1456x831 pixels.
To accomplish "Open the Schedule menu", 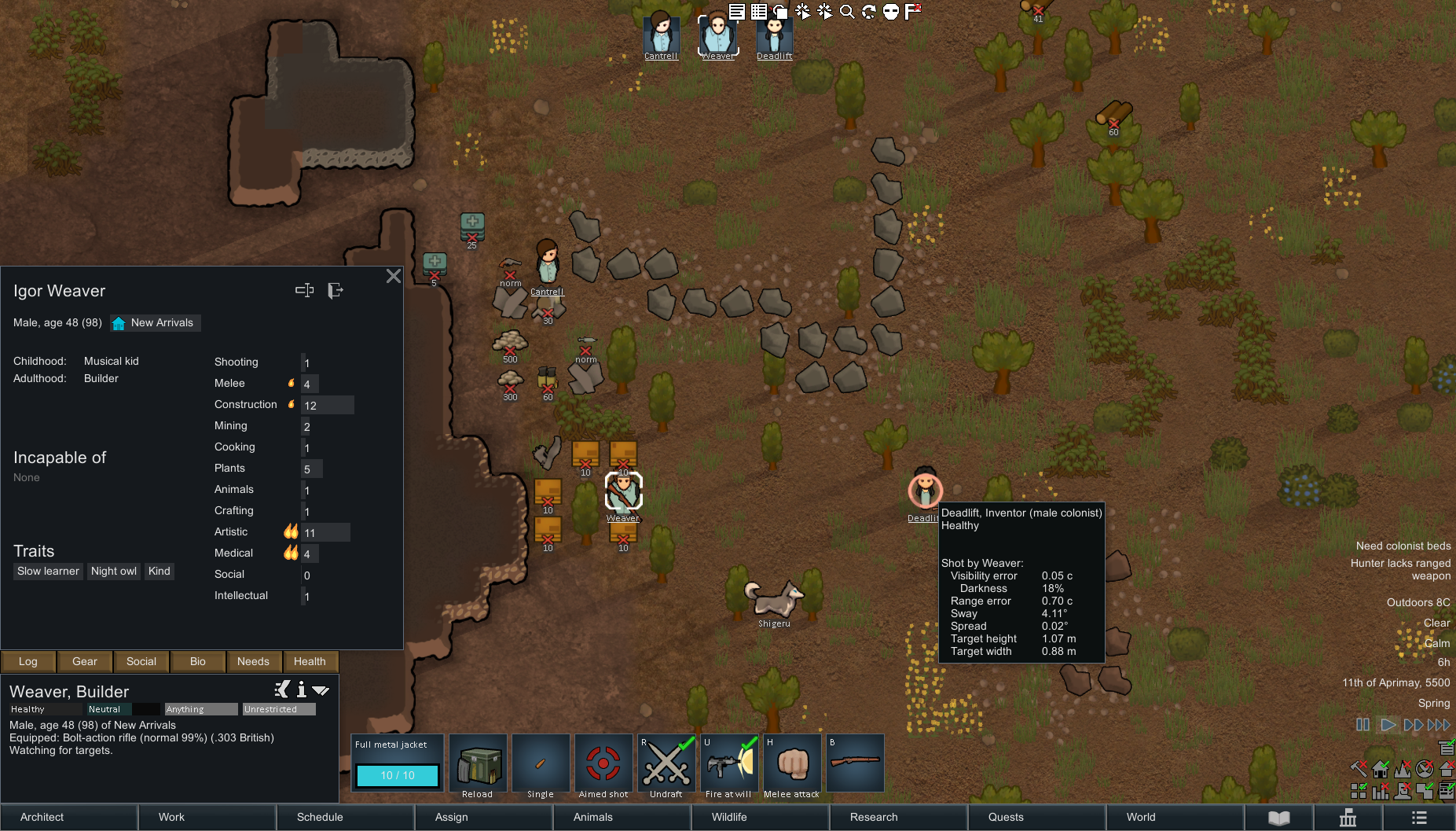I will (346, 817).
